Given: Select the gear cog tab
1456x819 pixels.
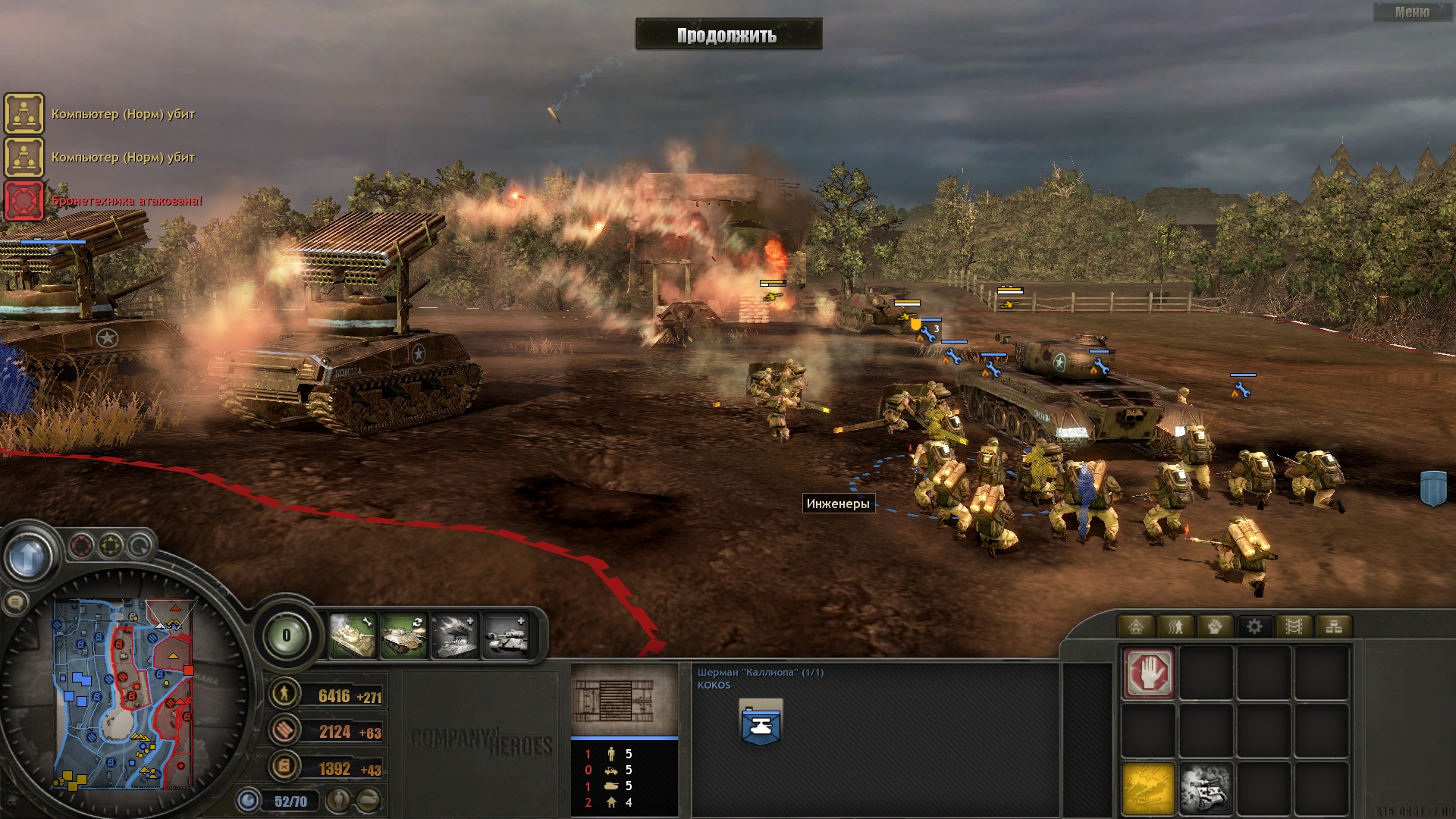Looking at the screenshot, I should [x=1254, y=626].
